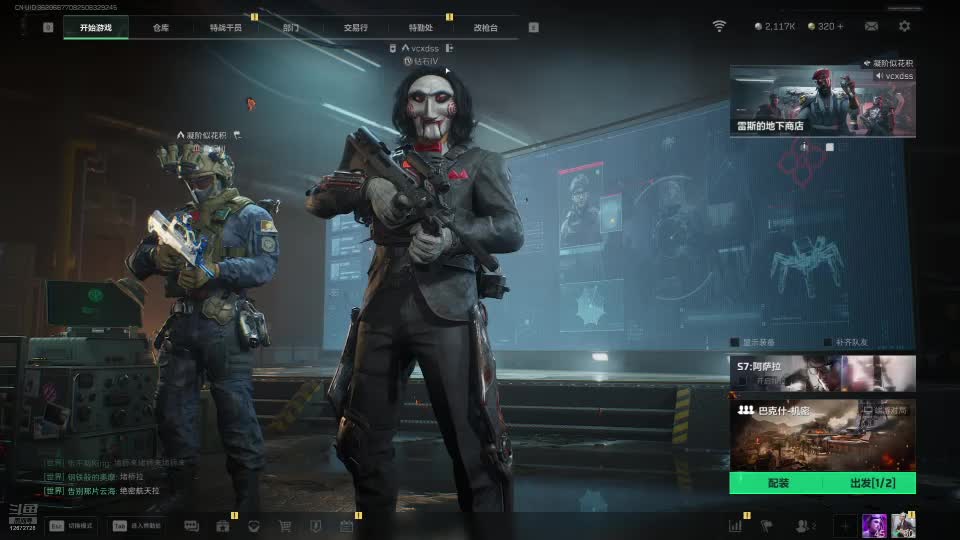Open the shopping cart icon
The image size is (960, 540).
click(x=285, y=526)
